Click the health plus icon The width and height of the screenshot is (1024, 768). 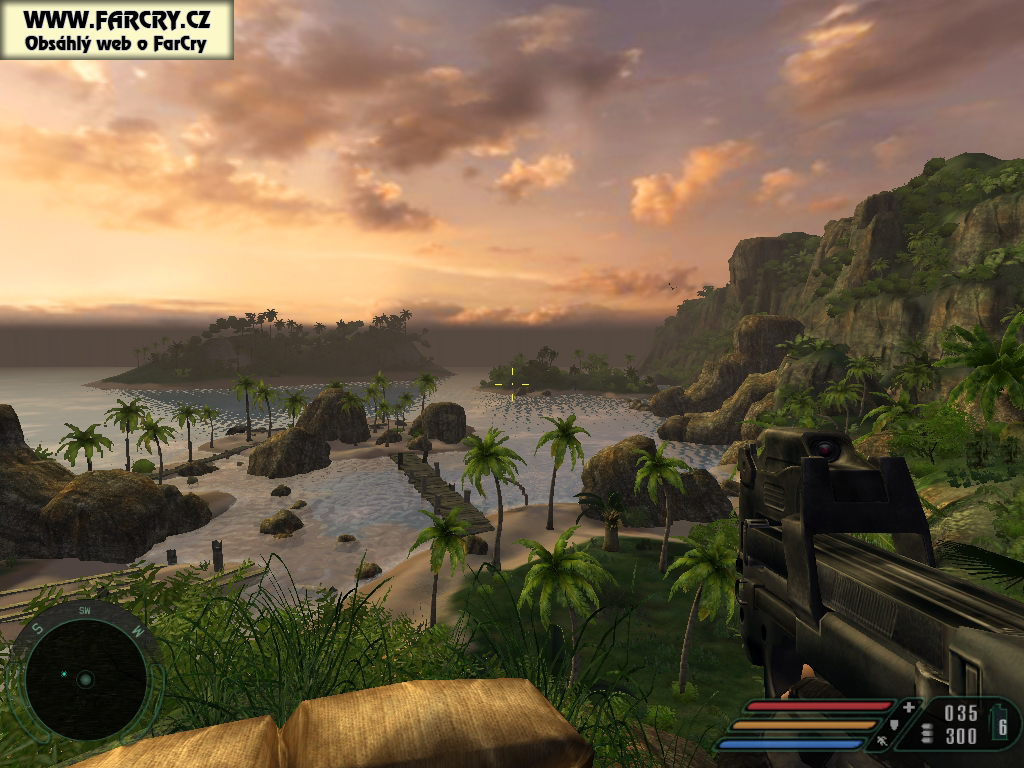[x=908, y=707]
